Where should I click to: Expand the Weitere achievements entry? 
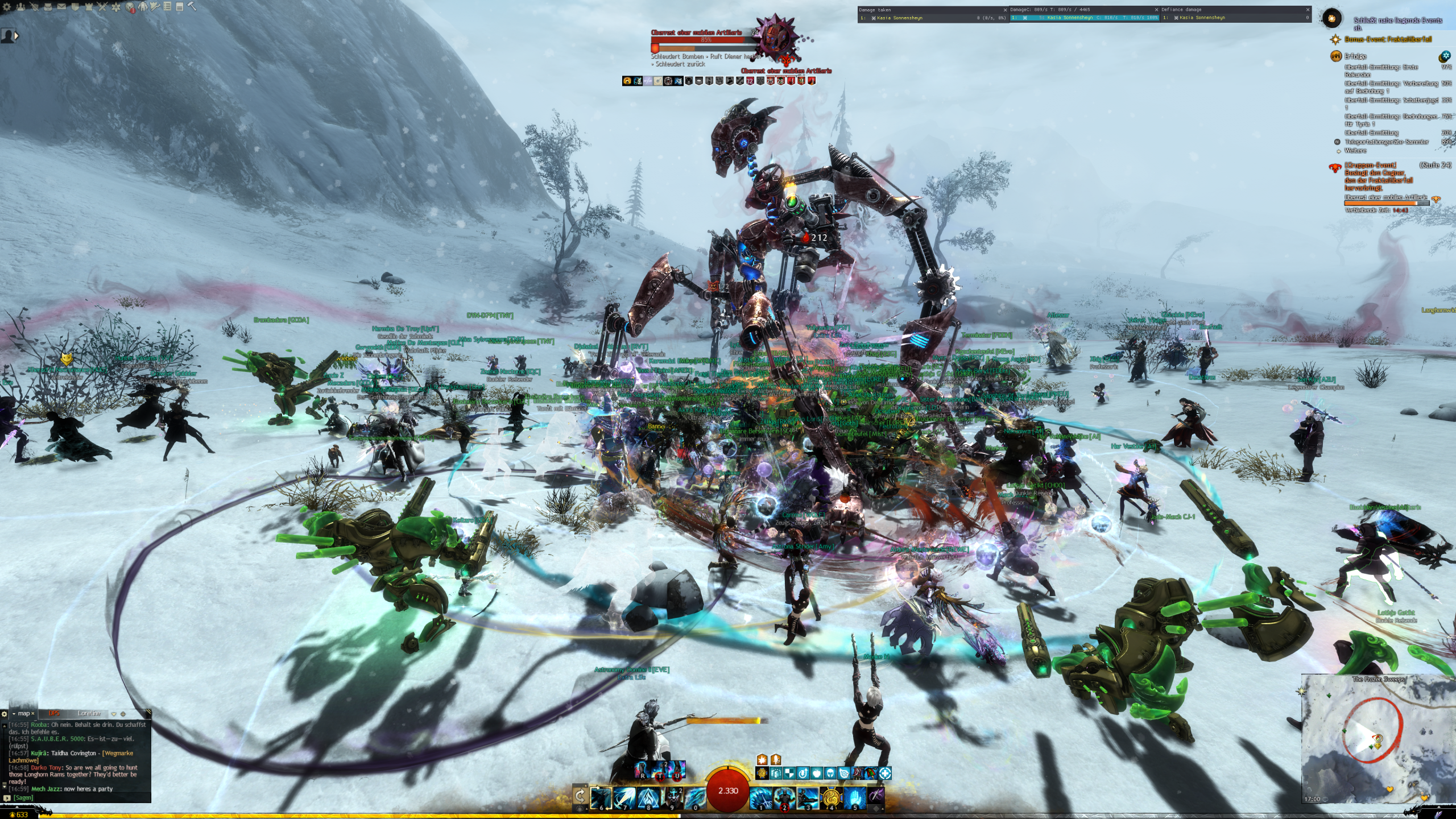[1355, 151]
